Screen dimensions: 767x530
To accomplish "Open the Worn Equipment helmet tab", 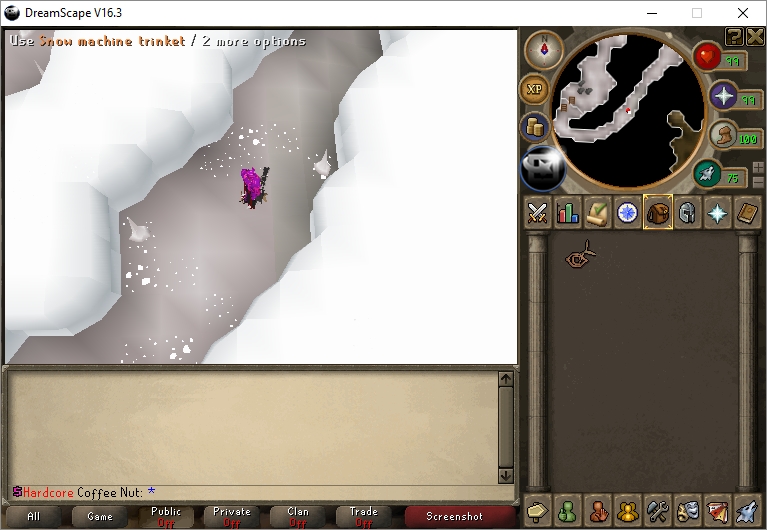I will point(687,212).
